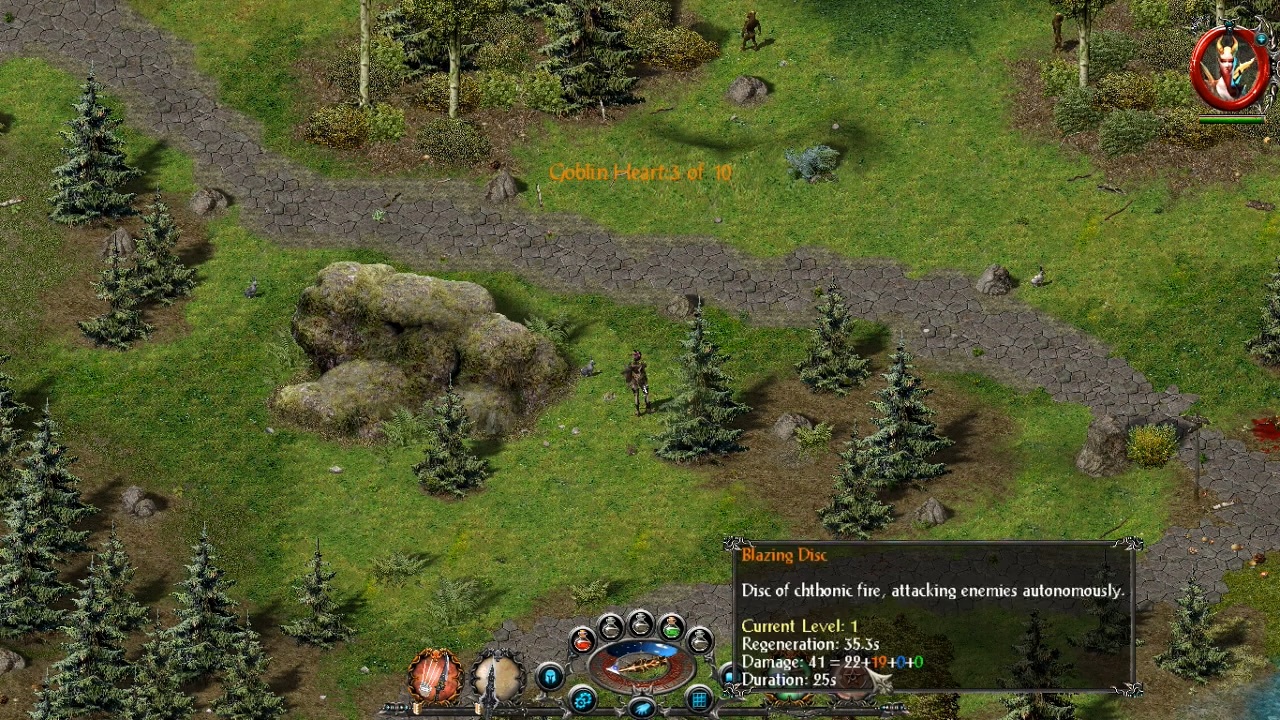Use the green potion
The height and width of the screenshot is (720, 1280).
pos(671,628)
